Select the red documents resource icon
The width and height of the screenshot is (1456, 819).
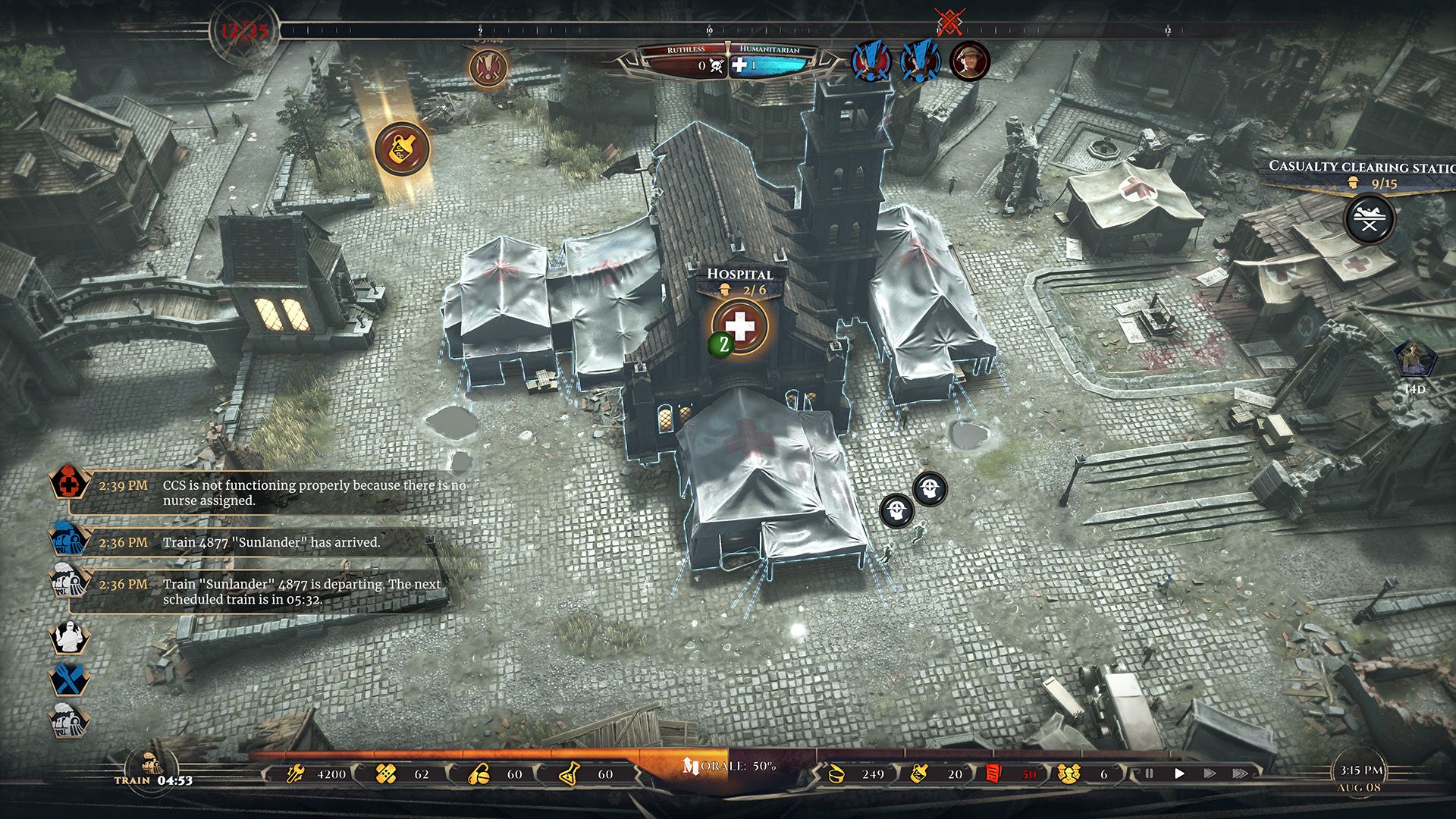[x=993, y=774]
